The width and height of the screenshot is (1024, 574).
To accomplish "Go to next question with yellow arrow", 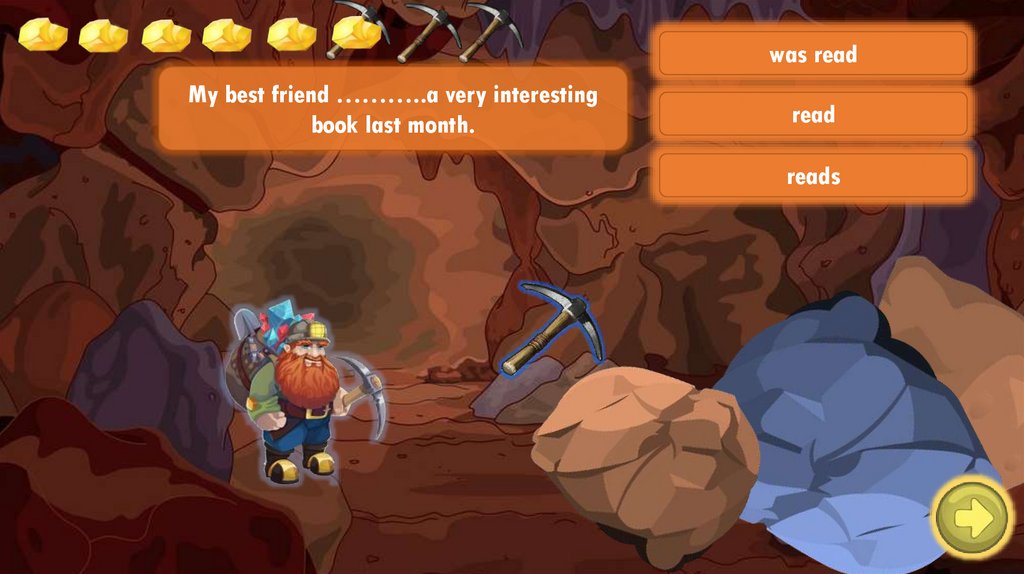I will 972,517.
